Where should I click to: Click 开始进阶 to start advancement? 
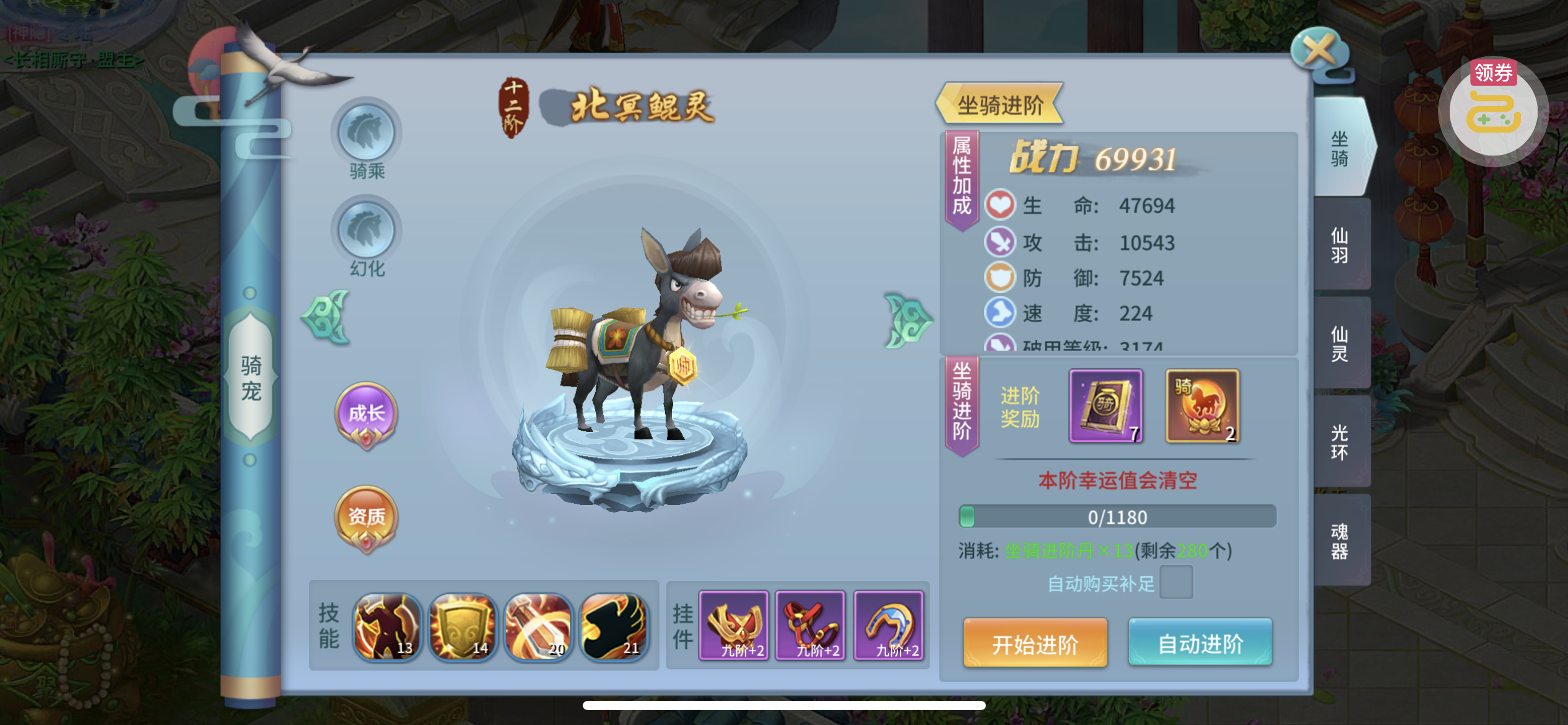pos(1035,644)
